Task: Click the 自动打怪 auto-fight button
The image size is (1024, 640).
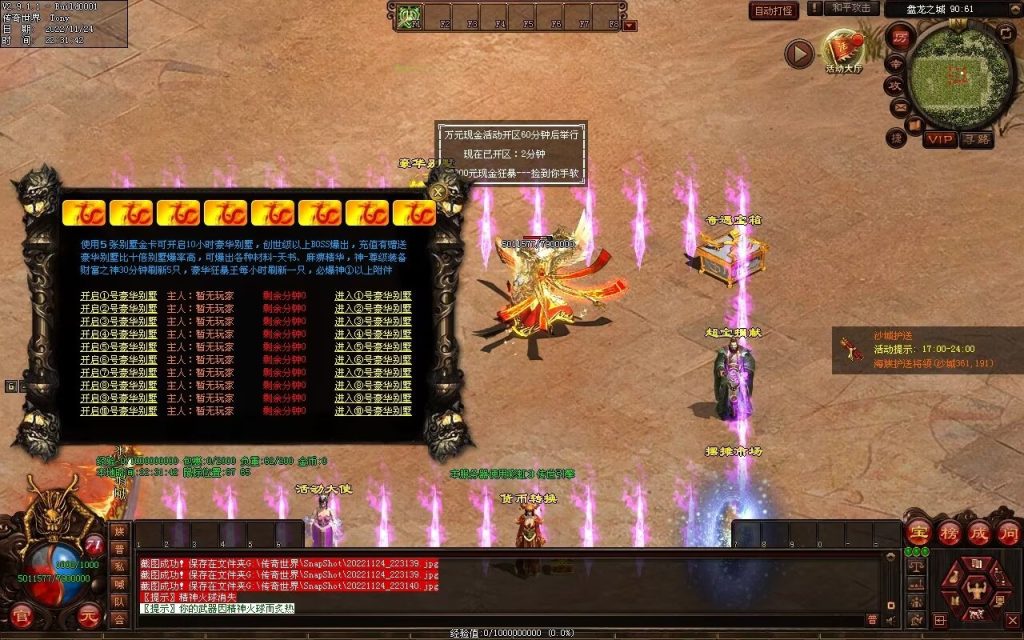Action: (773, 11)
